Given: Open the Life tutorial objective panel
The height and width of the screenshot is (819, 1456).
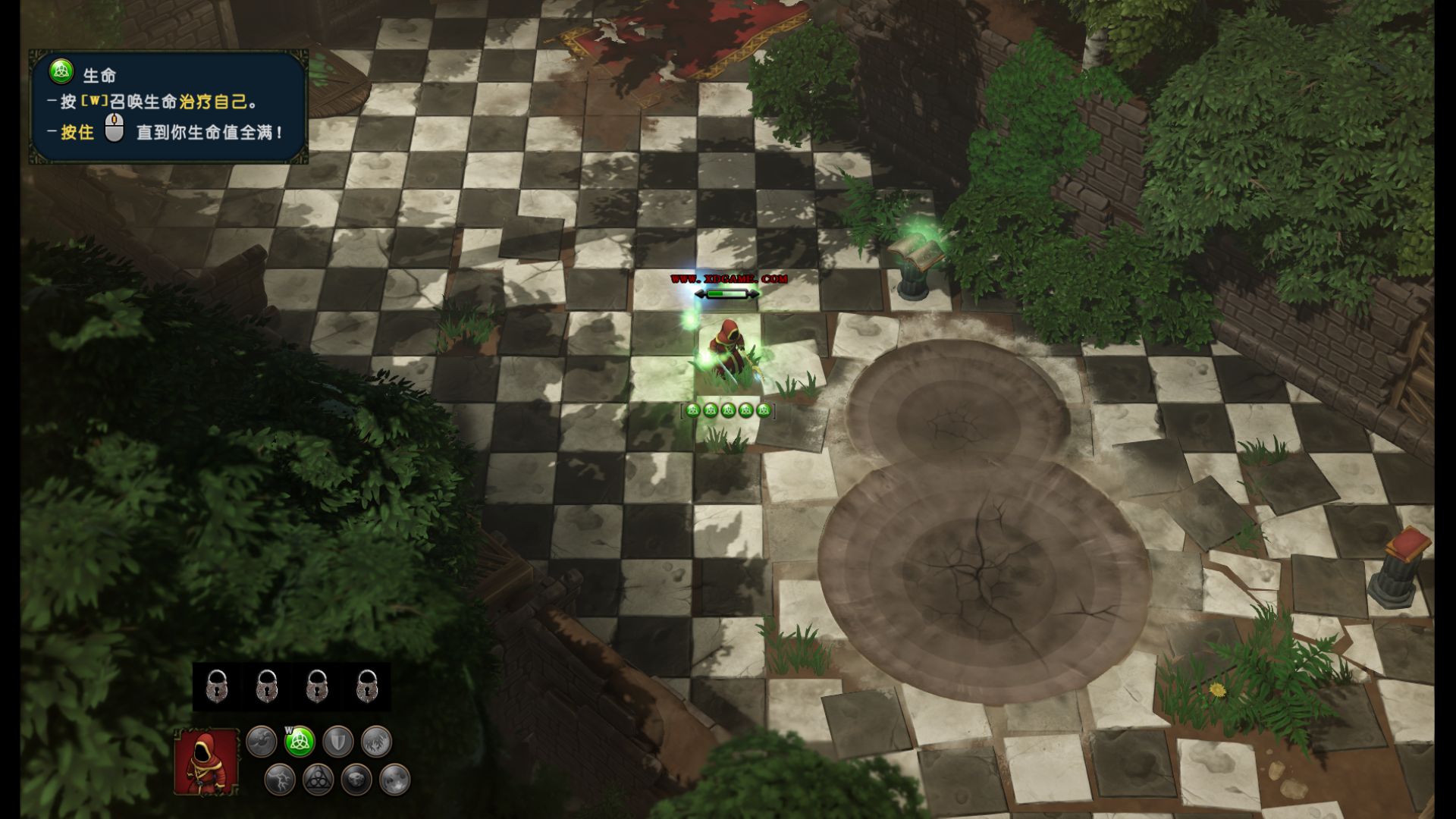Looking at the screenshot, I should [x=168, y=107].
